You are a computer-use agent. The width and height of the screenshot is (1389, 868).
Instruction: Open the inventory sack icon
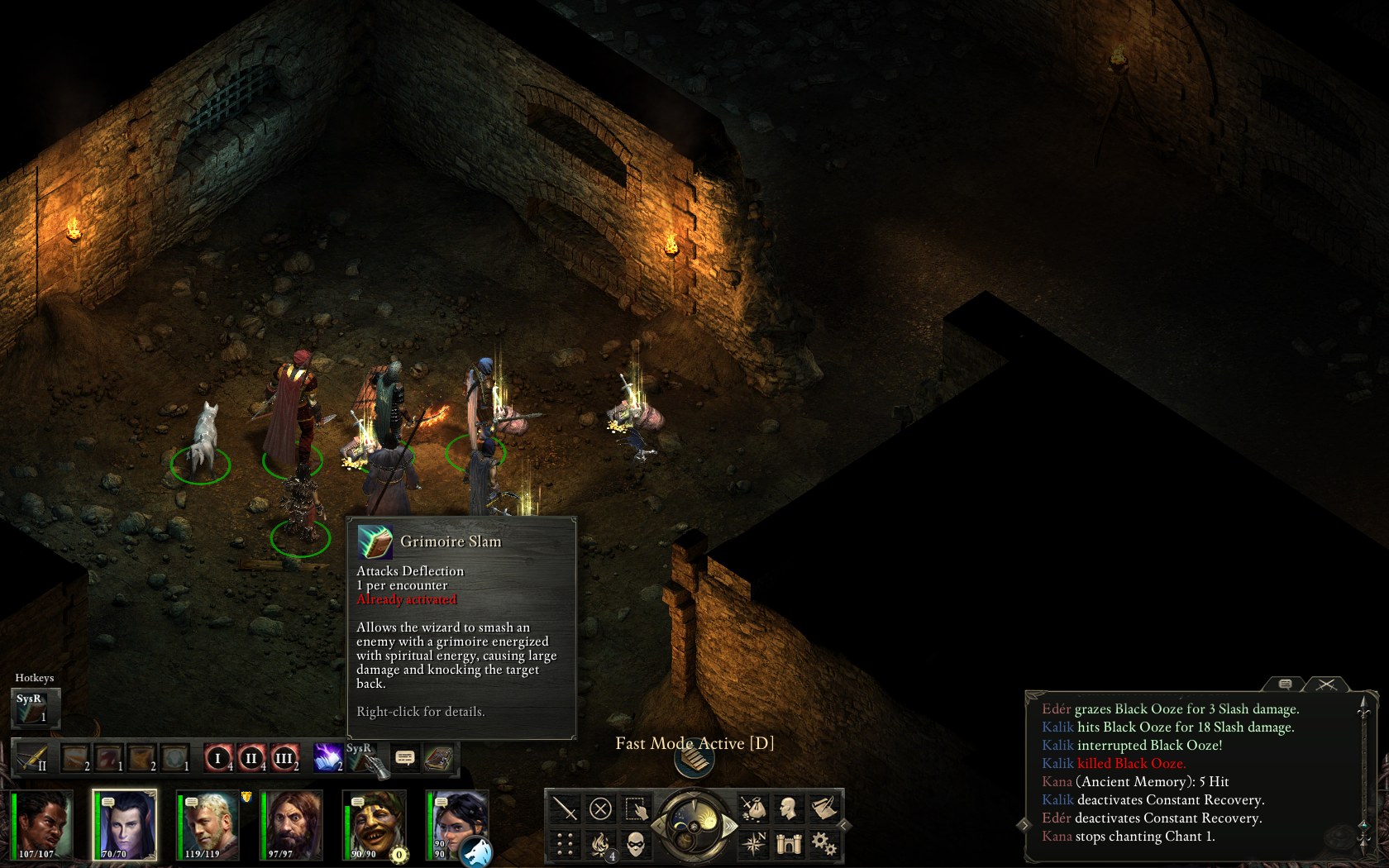coord(753,808)
